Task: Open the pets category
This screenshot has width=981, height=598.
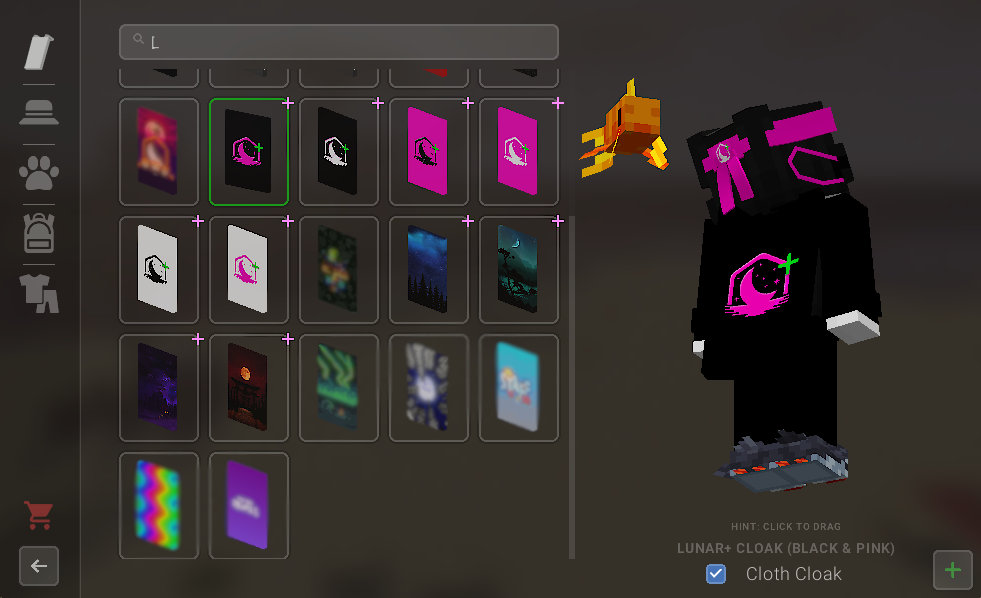Action: (39, 172)
